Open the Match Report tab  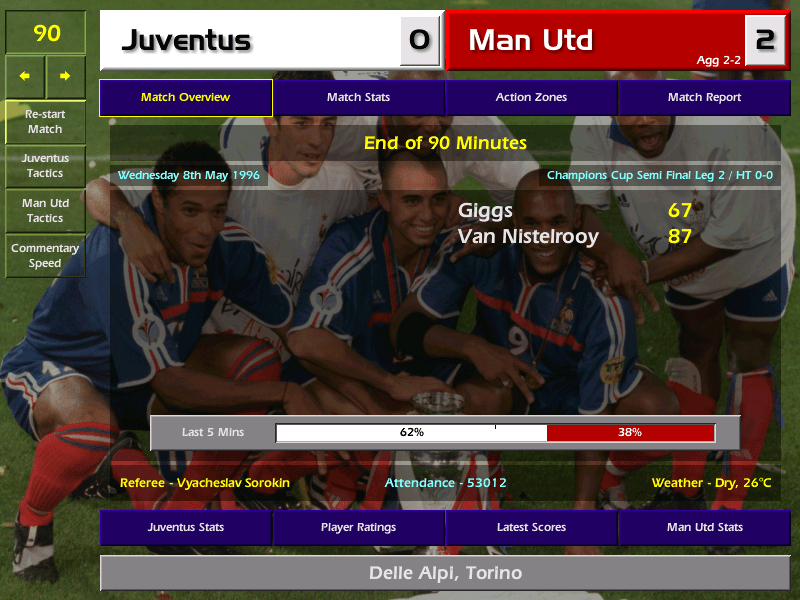click(x=704, y=98)
